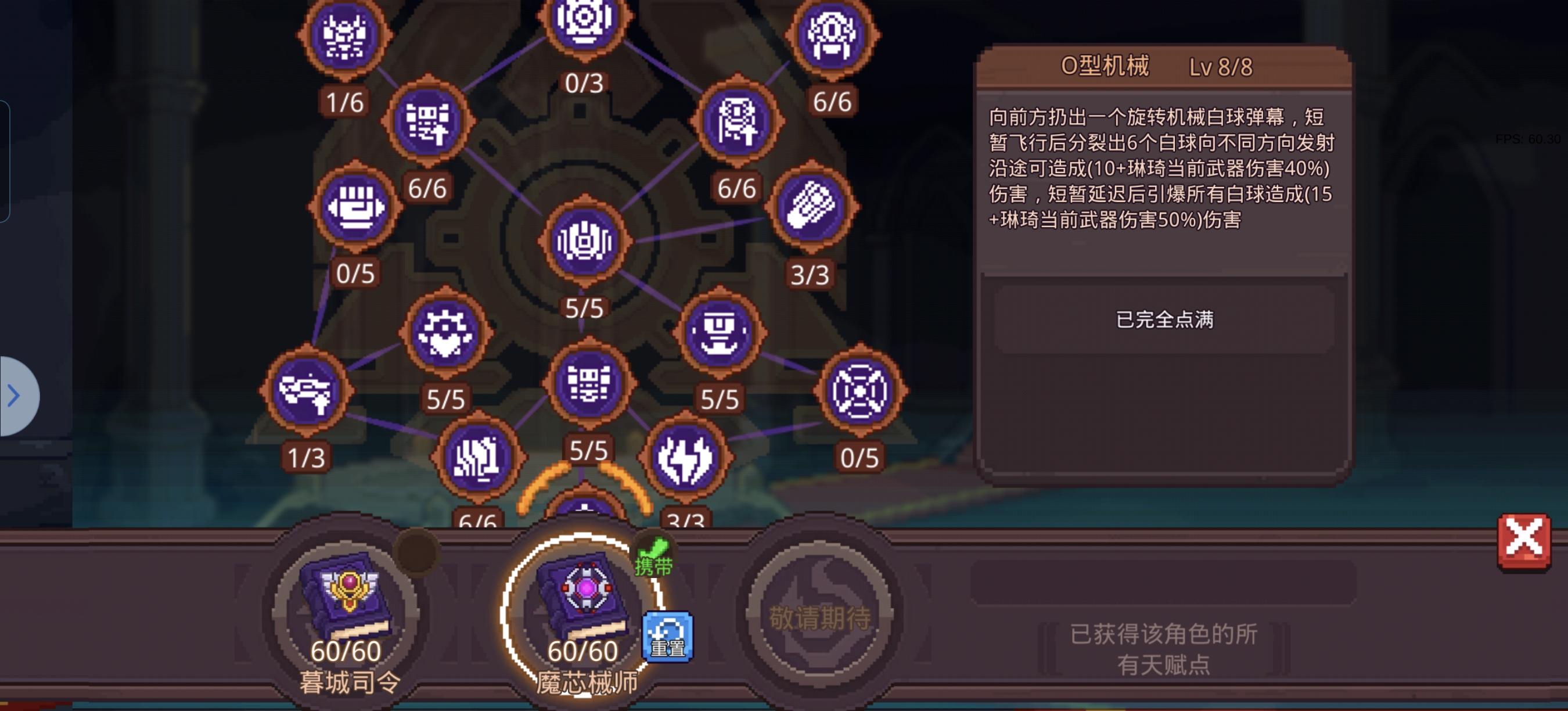
Task: Toggle the 携带 carry marker on 魔芯械师
Action: click(654, 566)
